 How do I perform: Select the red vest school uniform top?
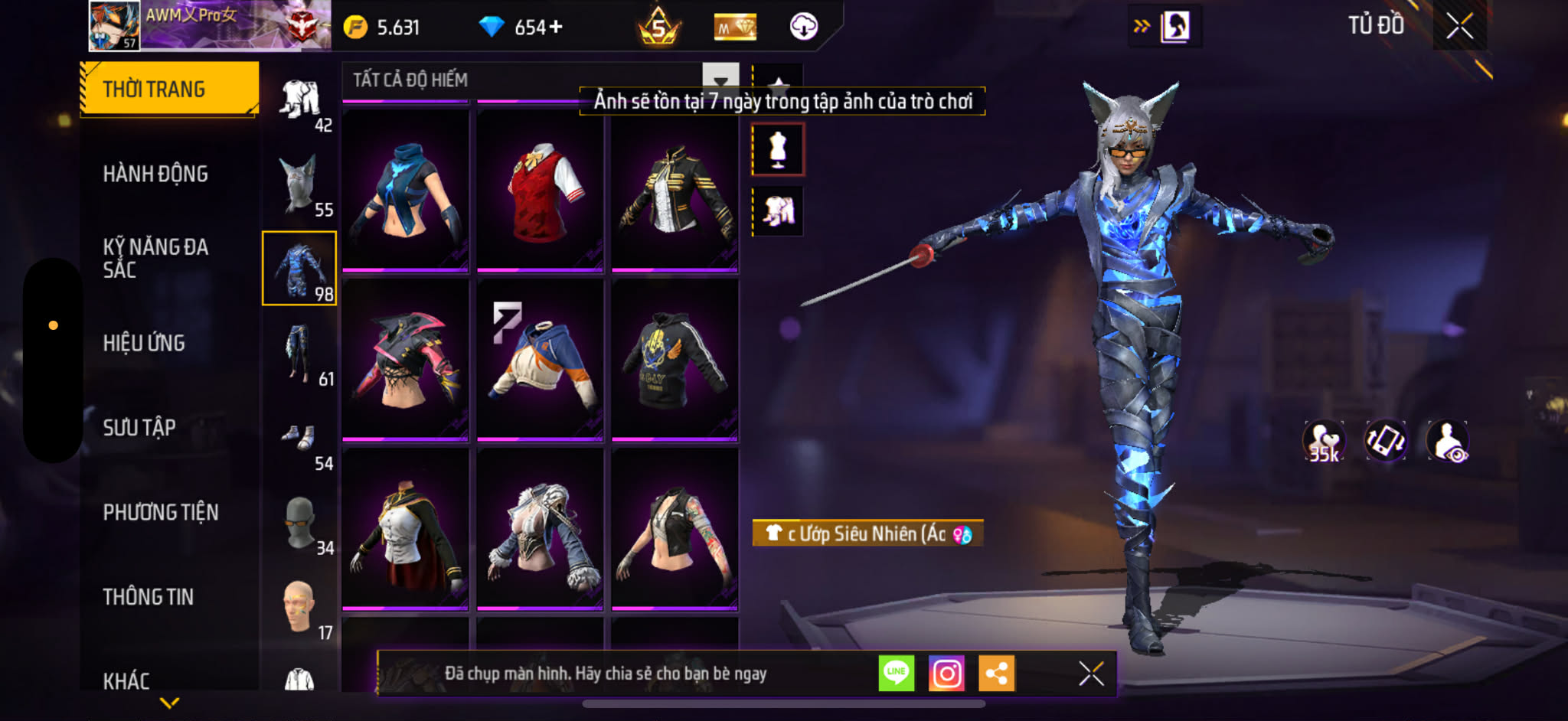point(540,191)
